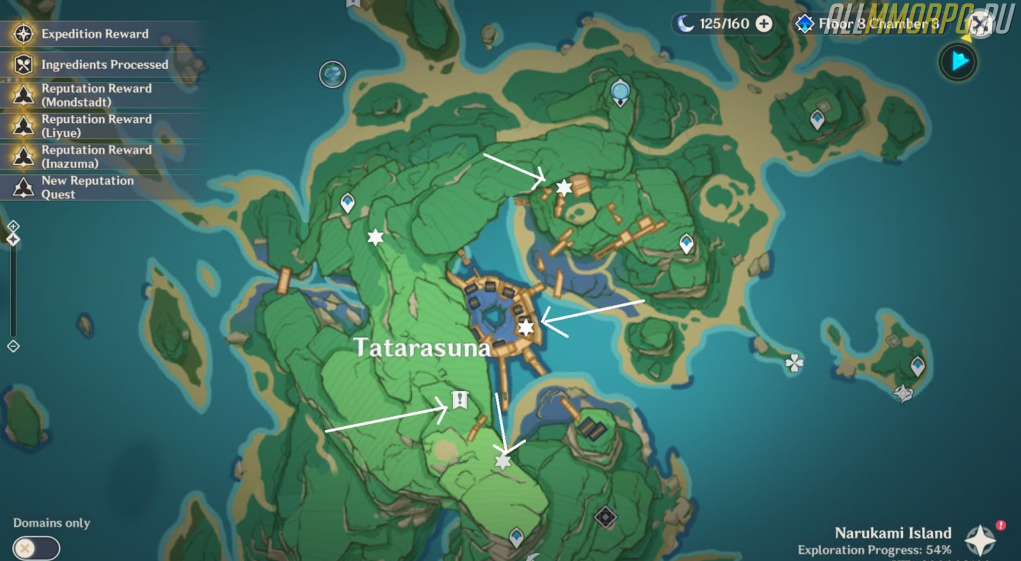Add resin with the plus button
This screenshot has height=561, width=1021.
pos(764,23)
